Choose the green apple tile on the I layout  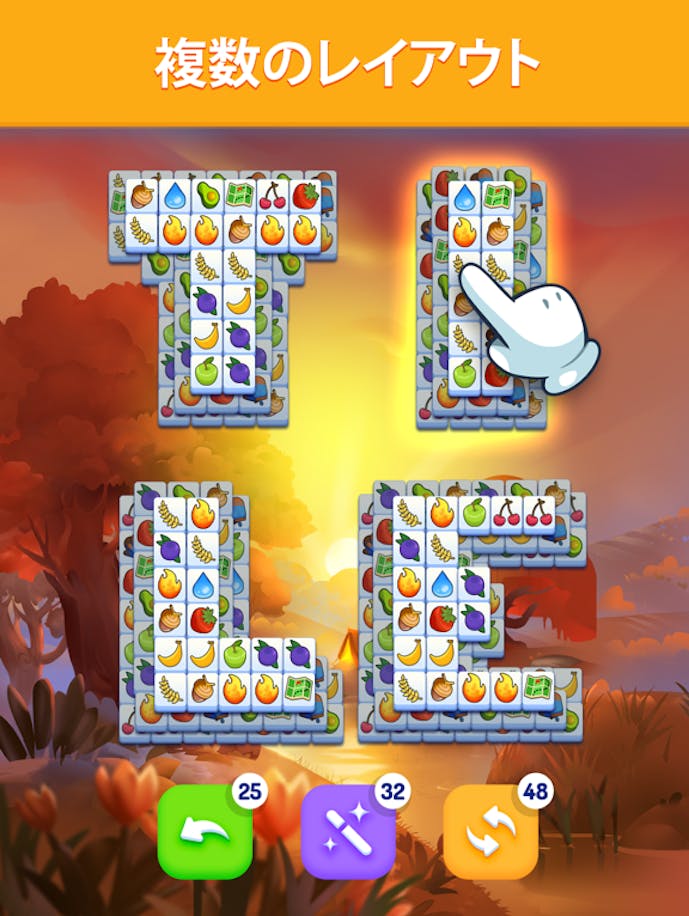(x=464, y=374)
